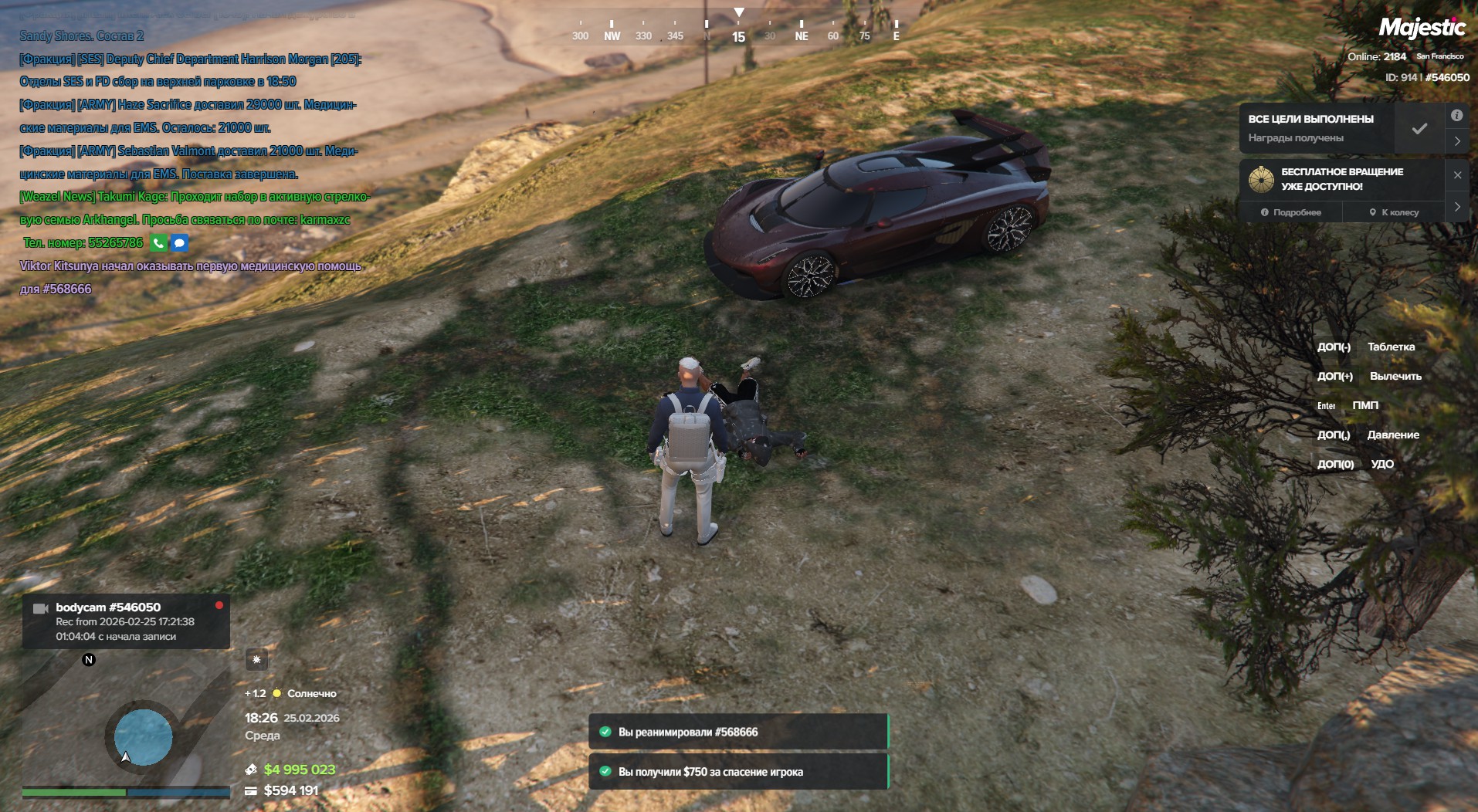Select the ПМП first aid action

click(x=1364, y=406)
